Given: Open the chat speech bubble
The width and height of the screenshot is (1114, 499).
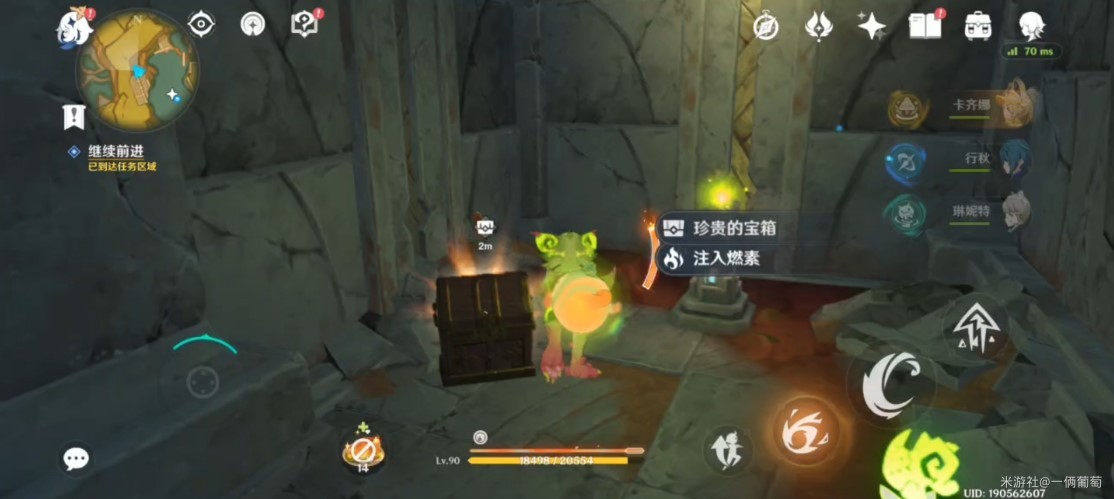Looking at the screenshot, I should click(76, 458).
